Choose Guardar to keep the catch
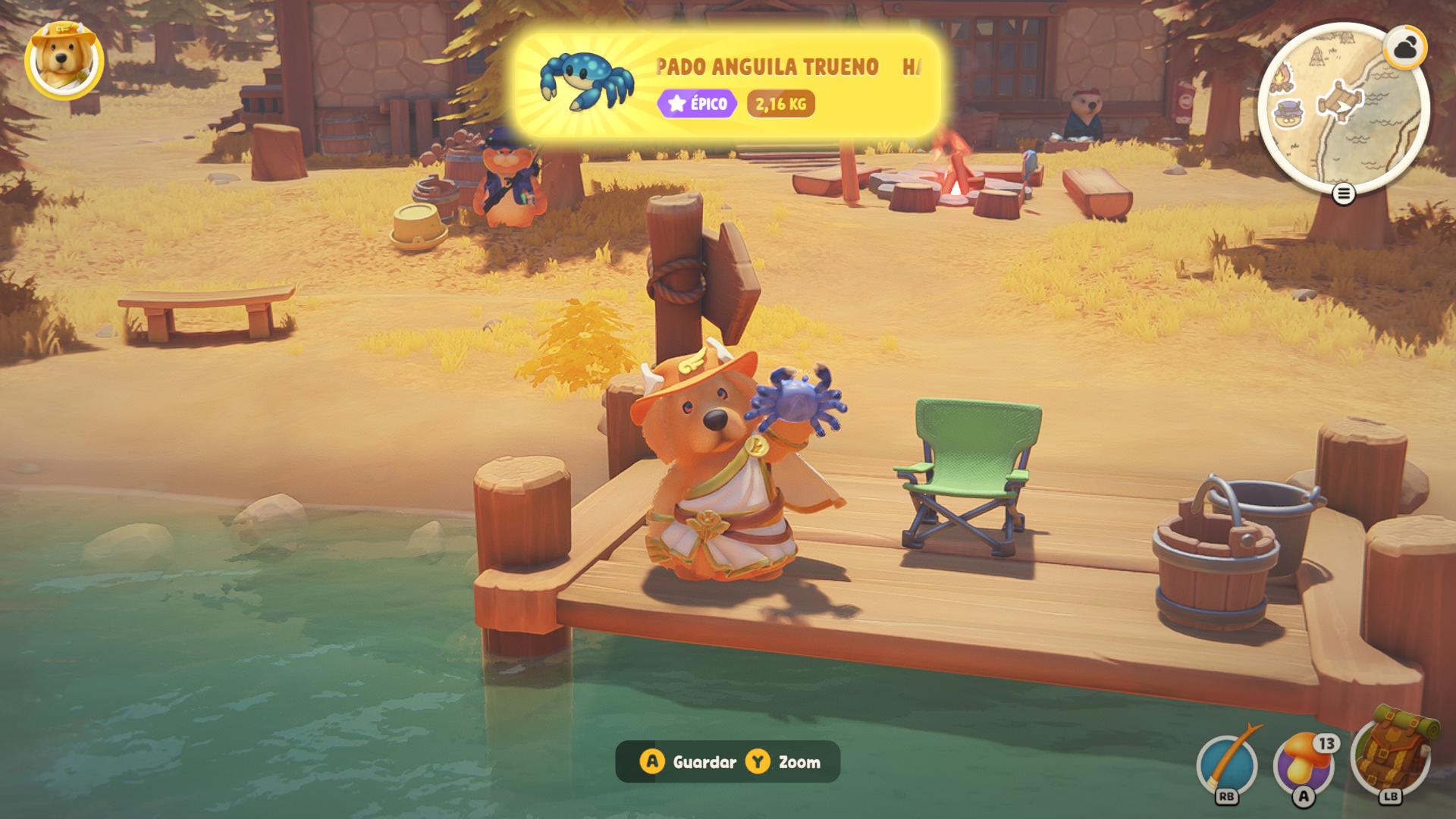1456x819 pixels. [689, 762]
